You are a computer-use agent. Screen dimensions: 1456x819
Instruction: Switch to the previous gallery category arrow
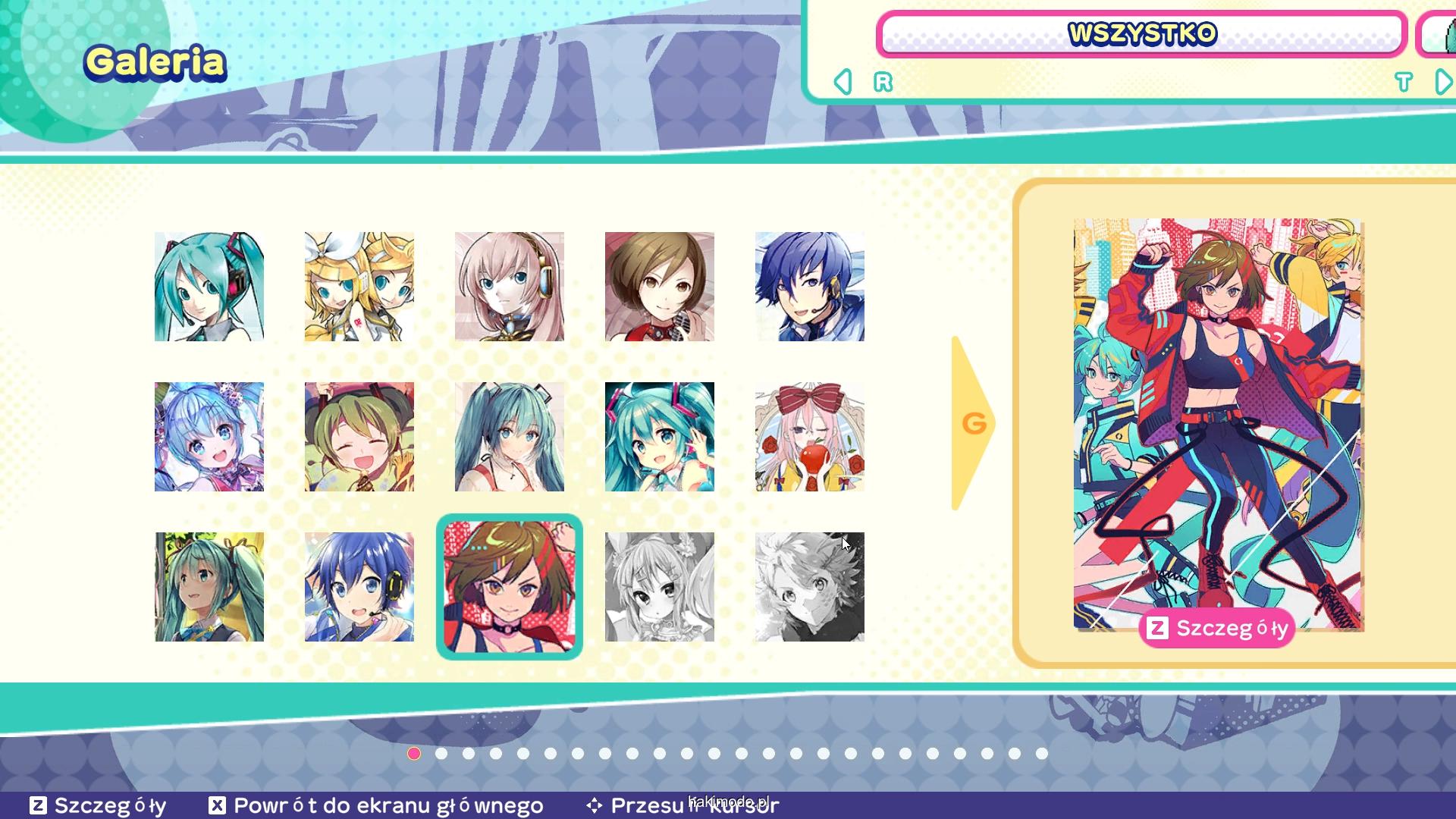pyautogui.click(x=843, y=82)
